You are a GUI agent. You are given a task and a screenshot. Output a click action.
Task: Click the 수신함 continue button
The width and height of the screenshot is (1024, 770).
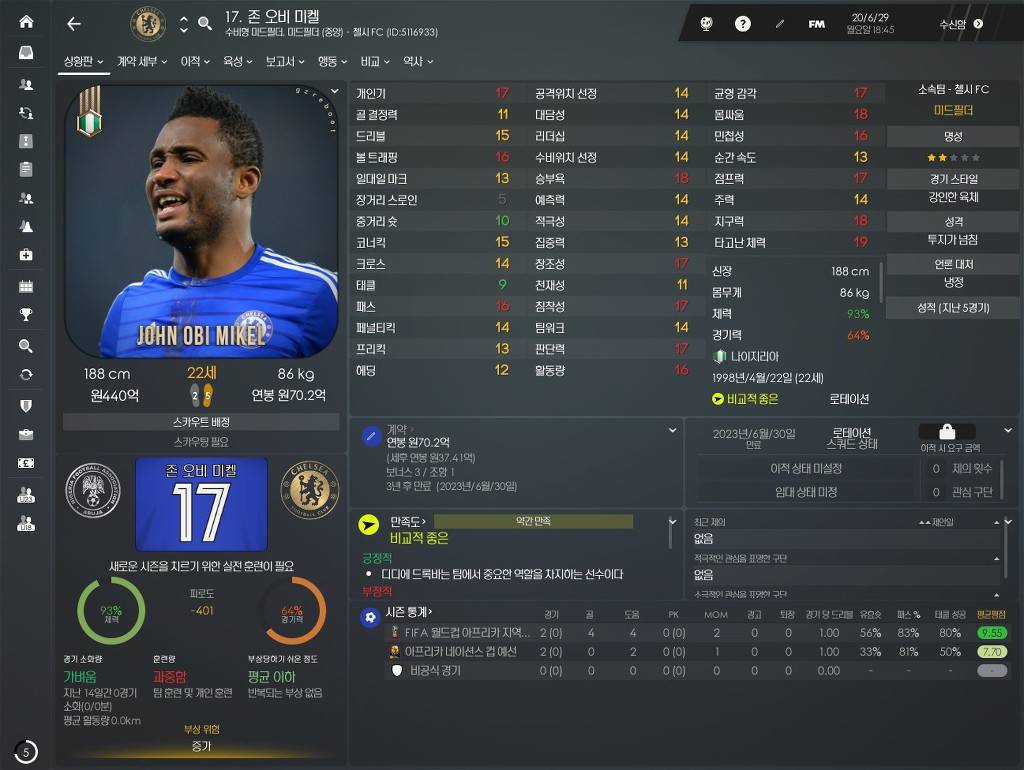click(x=960, y=24)
